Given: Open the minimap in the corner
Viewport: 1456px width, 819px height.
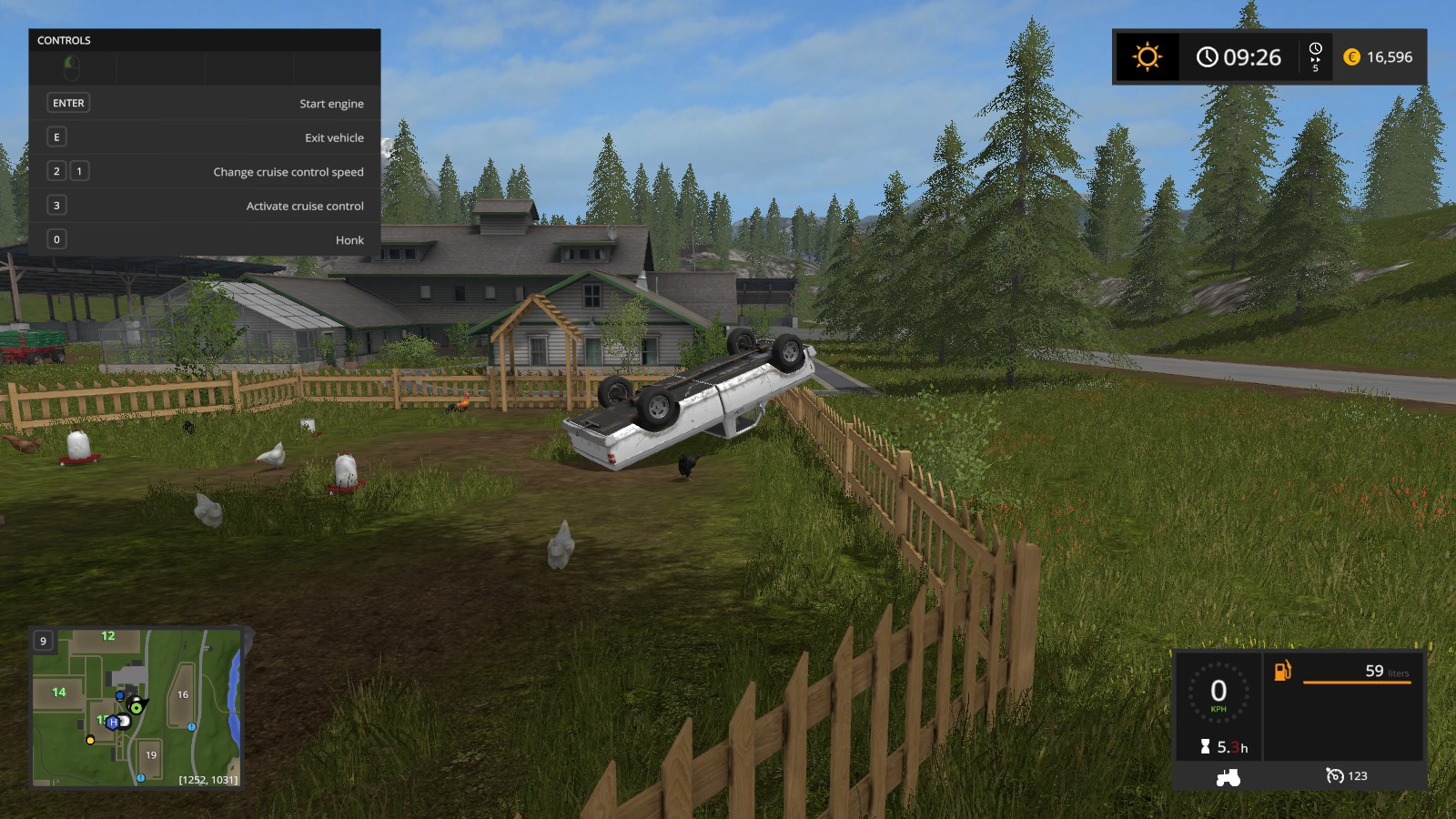Looking at the screenshot, I should (x=136, y=707).
